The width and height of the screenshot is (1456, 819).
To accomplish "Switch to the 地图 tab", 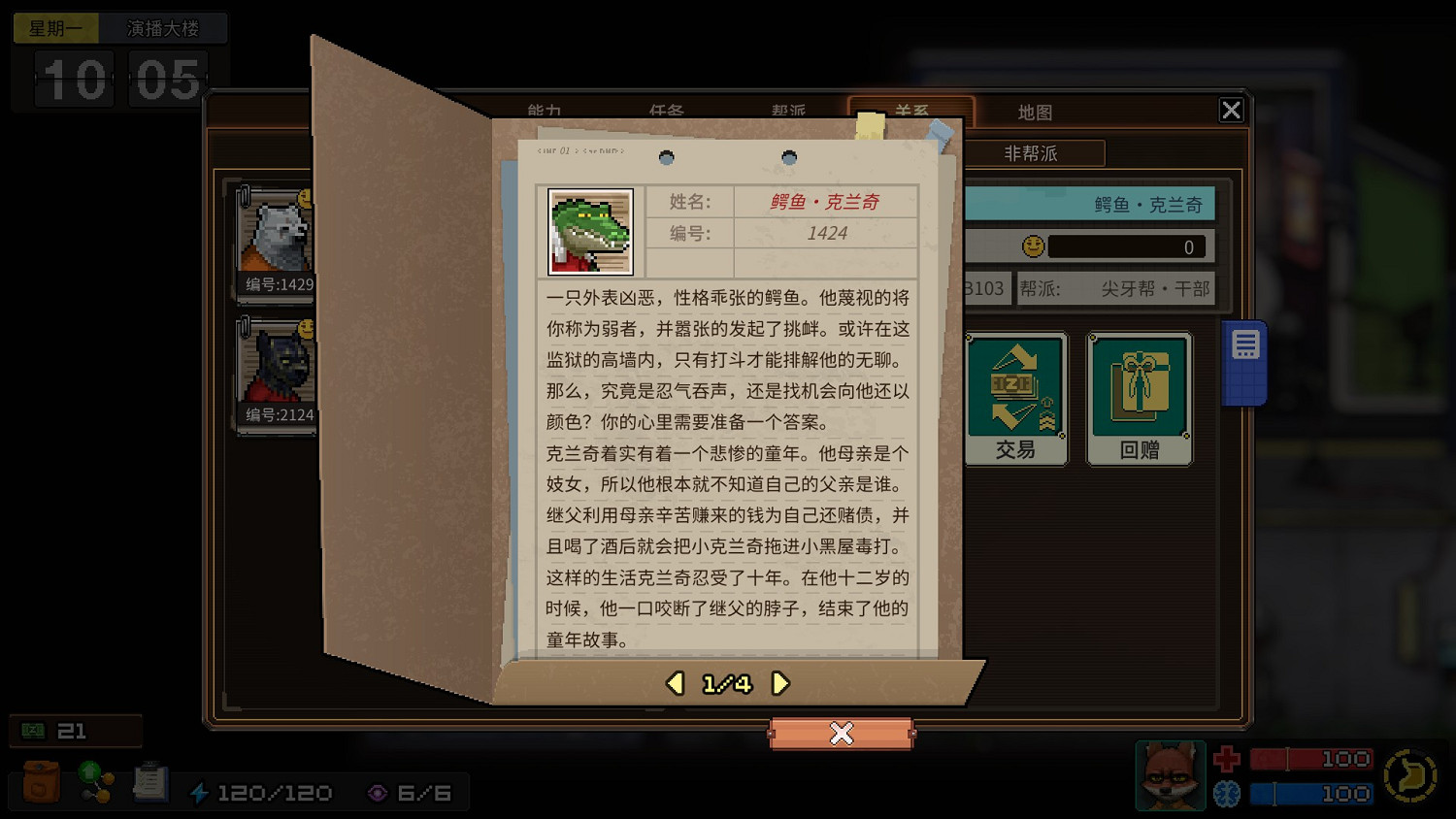I will coord(1035,112).
